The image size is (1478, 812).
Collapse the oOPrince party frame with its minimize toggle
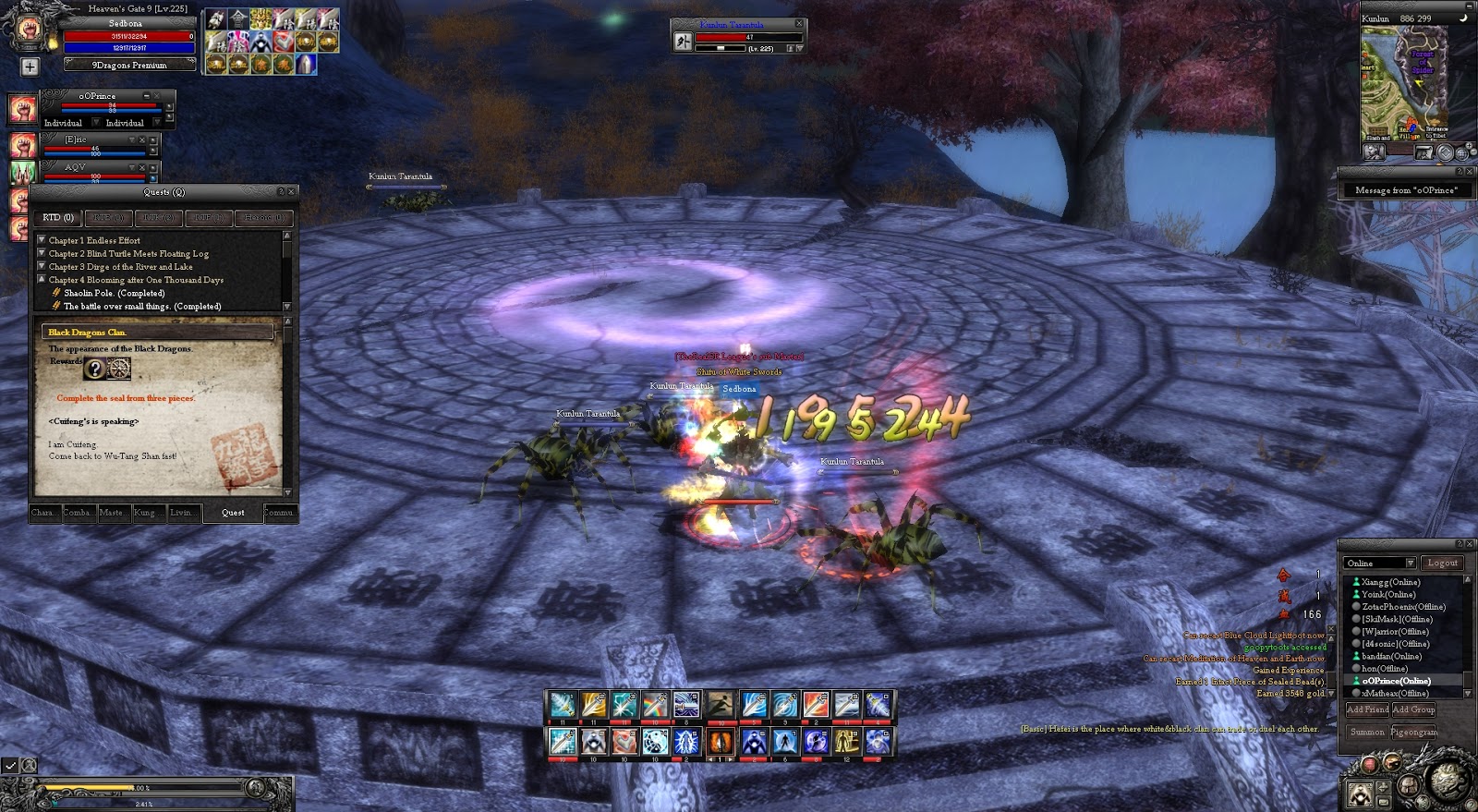point(145,96)
